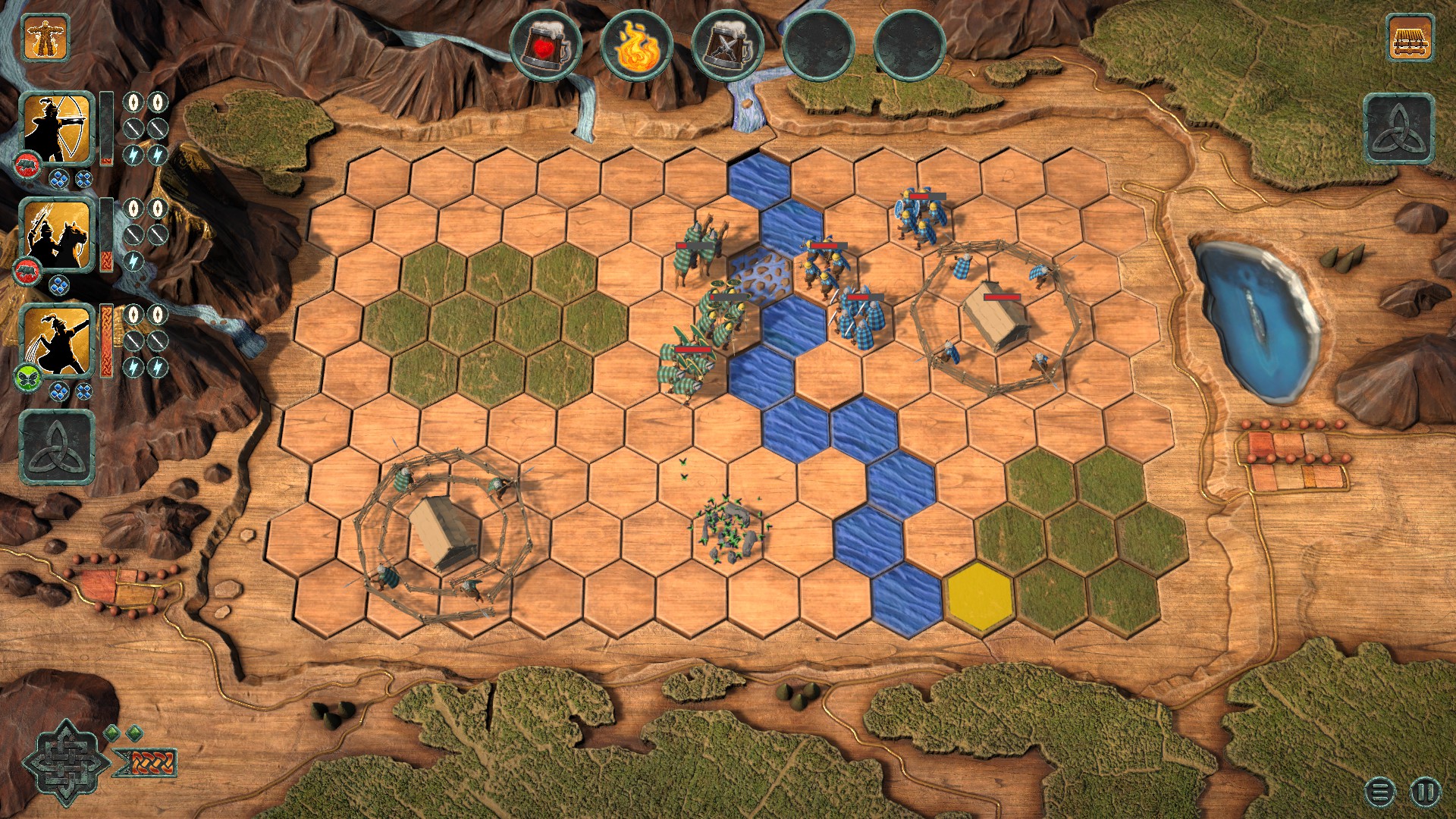Open the market stall shop button
The width and height of the screenshot is (1456, 819).
pyautogui.click(x=1410, y=36)
